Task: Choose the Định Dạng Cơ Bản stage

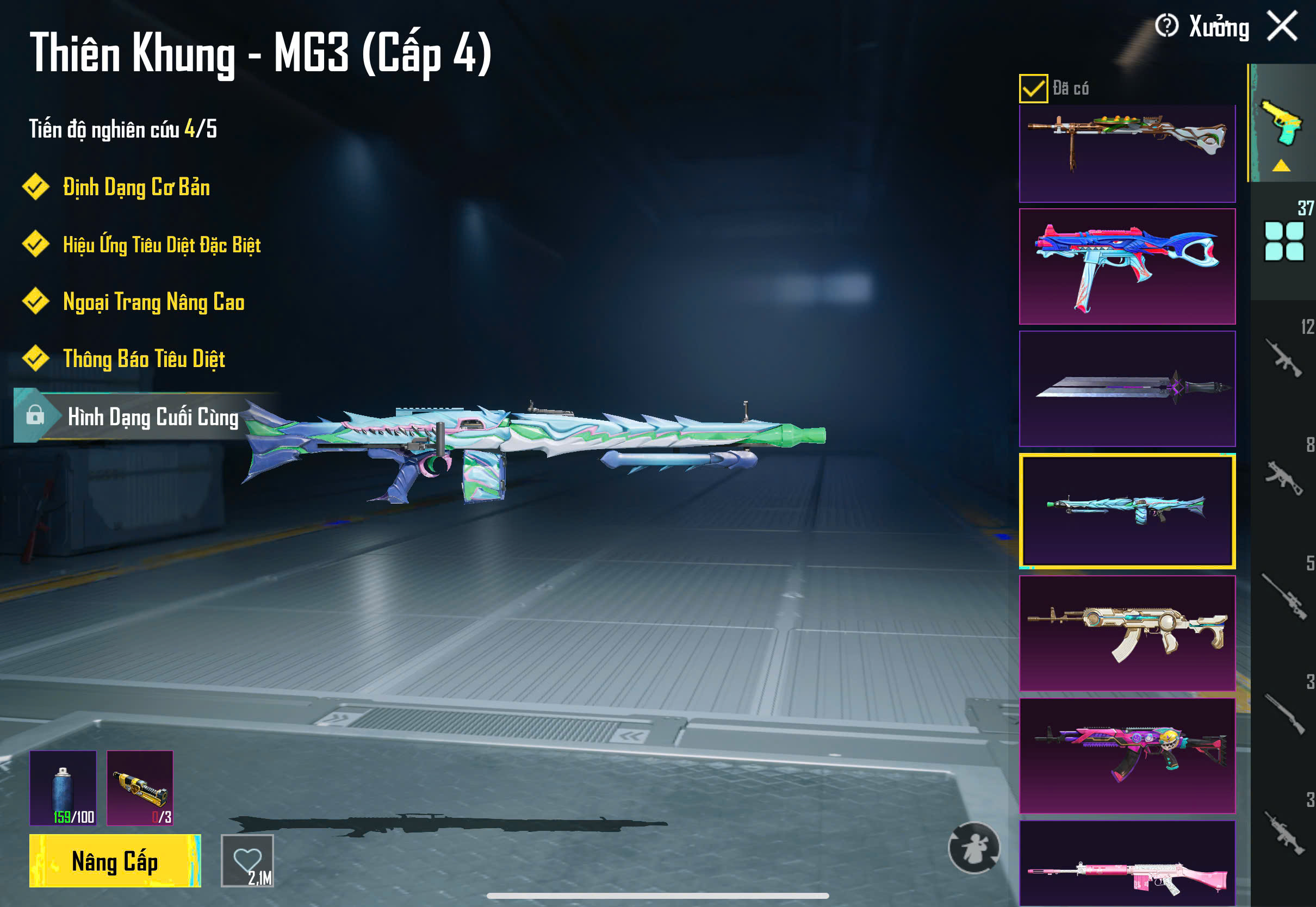Action: (135, 188)
